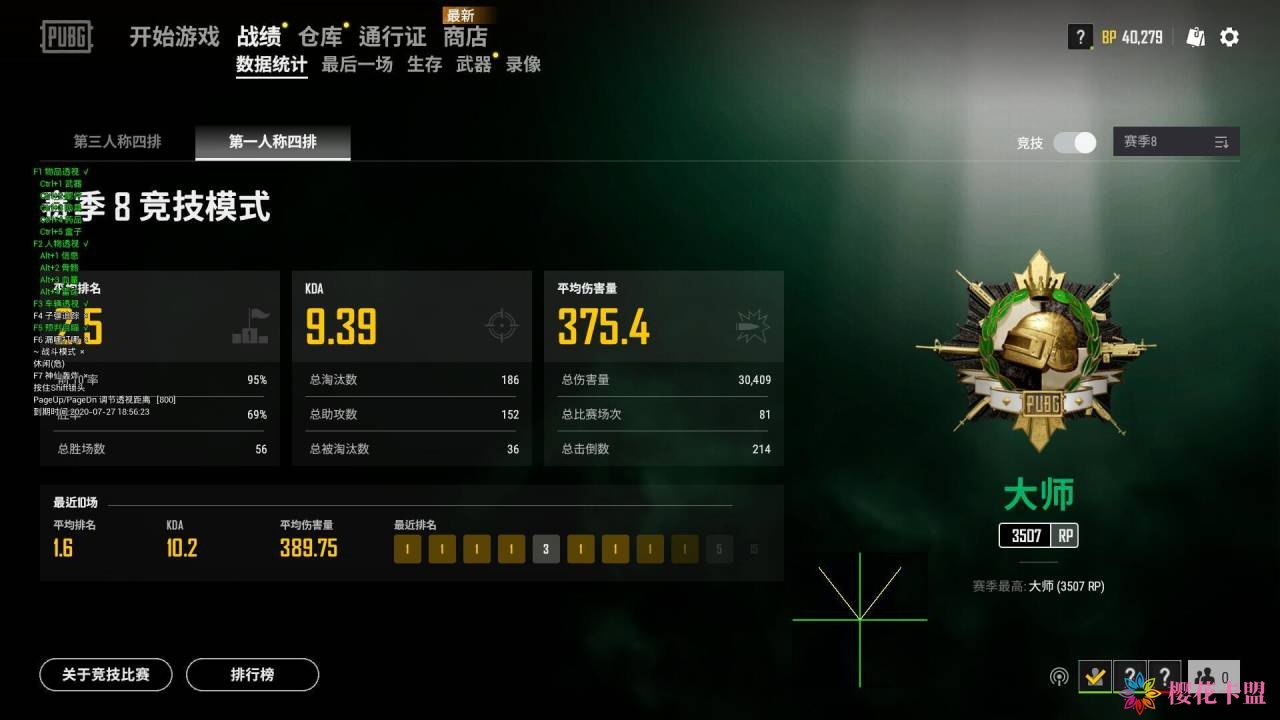Switch to the 录像 replays sub-tab
The height and width of the screenshot is (720, 1280).
(523, 65)
